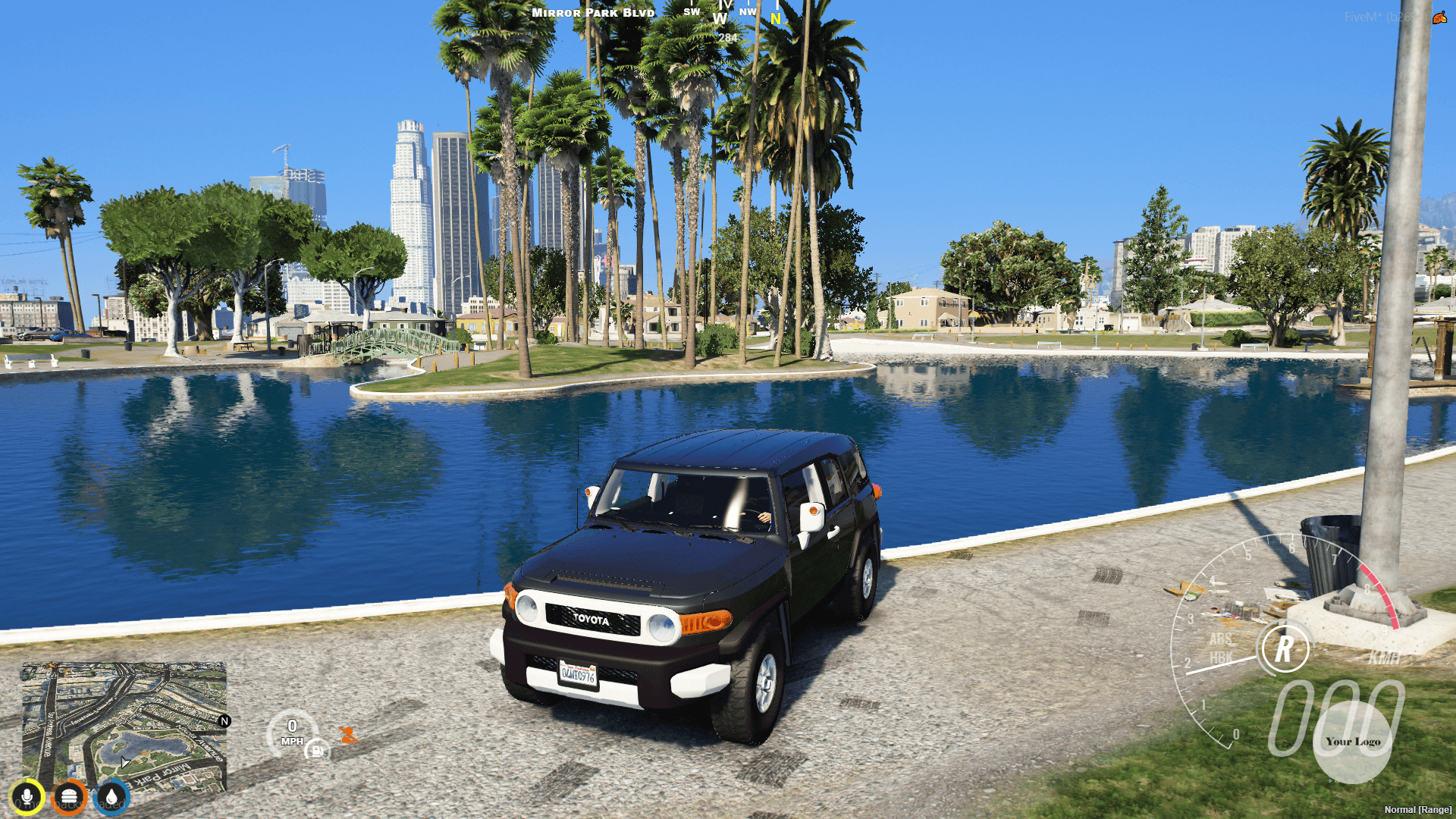The image size is (1456, 819).
Task: Click the Mirror Park Blvd street name
Action: tap(592, 12)
